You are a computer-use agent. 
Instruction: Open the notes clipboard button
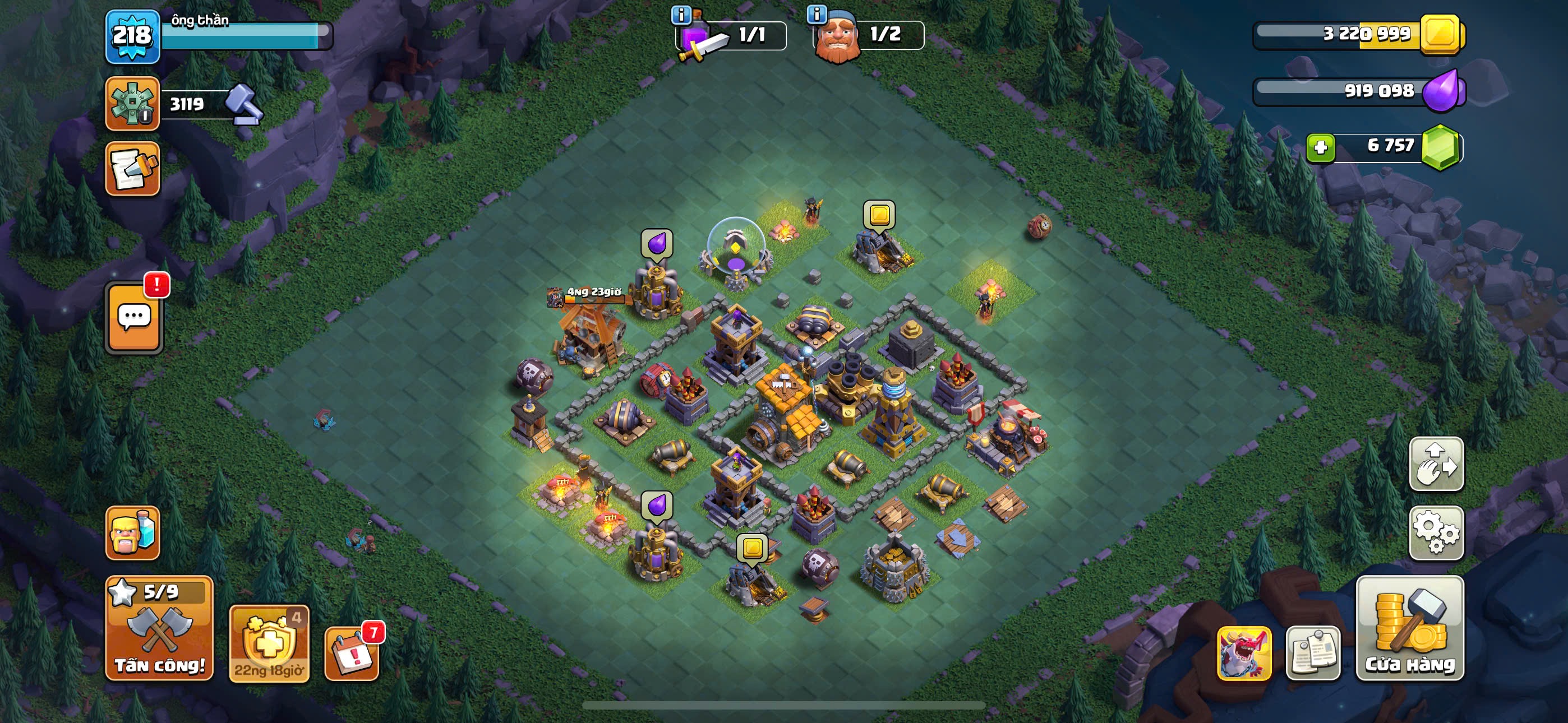pyautogui.click(x=1313, y=652)
